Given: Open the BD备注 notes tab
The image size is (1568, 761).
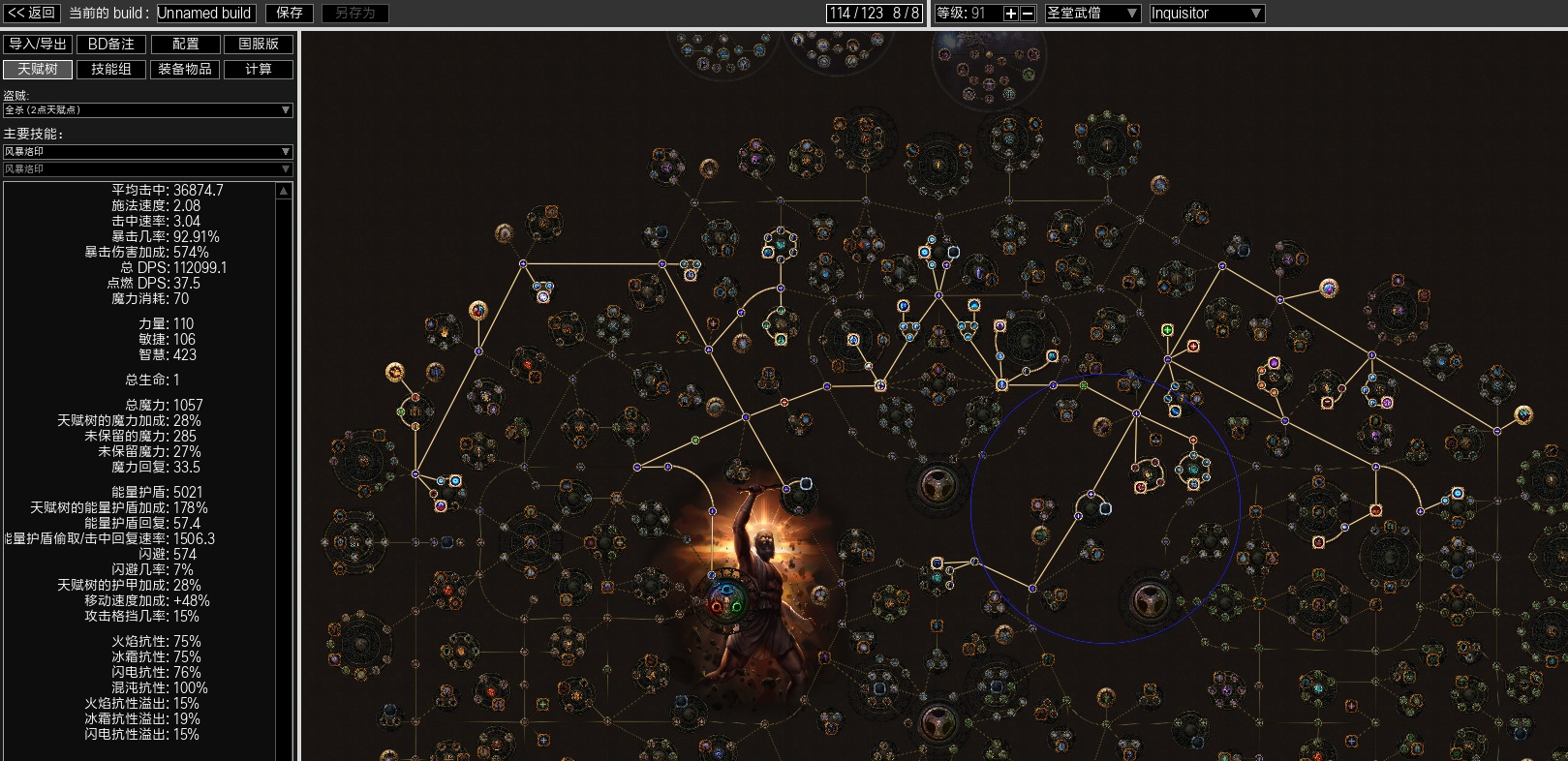Looking at the screenshot, I should (x=111, y=44).
